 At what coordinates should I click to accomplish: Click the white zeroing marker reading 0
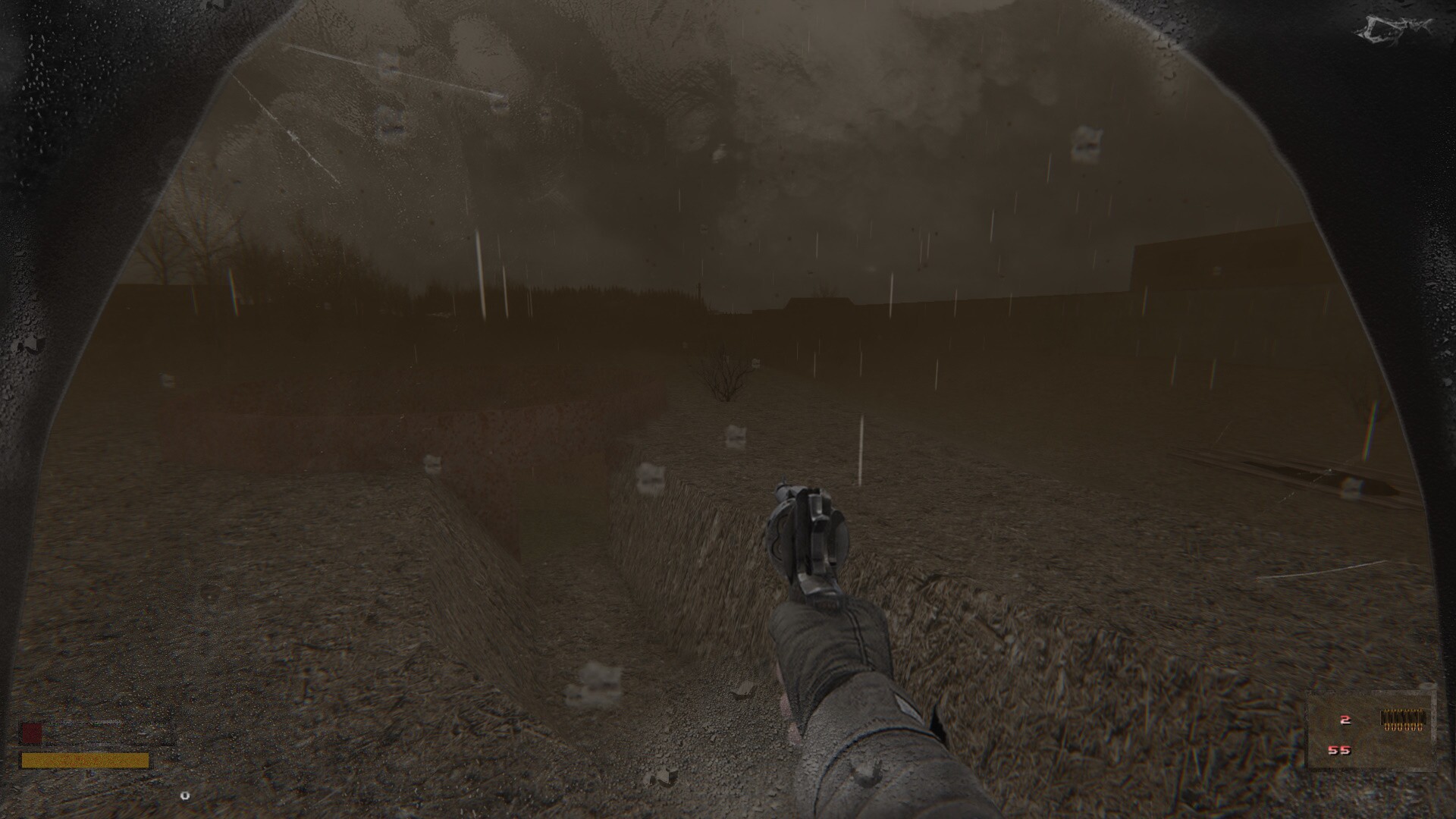[x=185, y=796]
